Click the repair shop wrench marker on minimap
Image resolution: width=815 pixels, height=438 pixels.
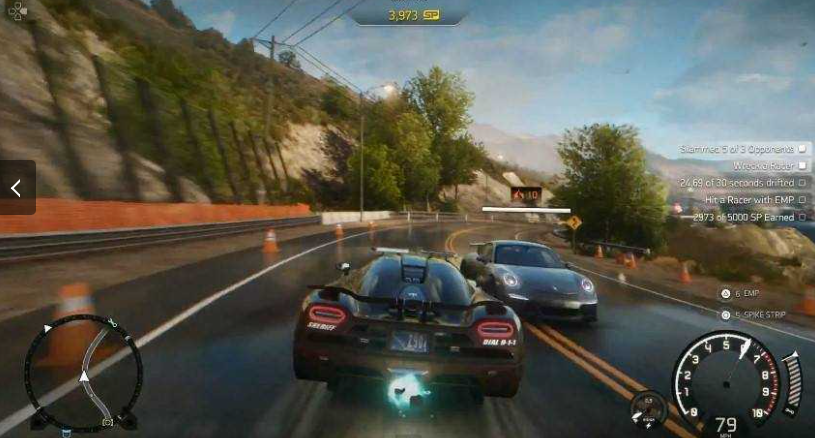pos(111,324)
